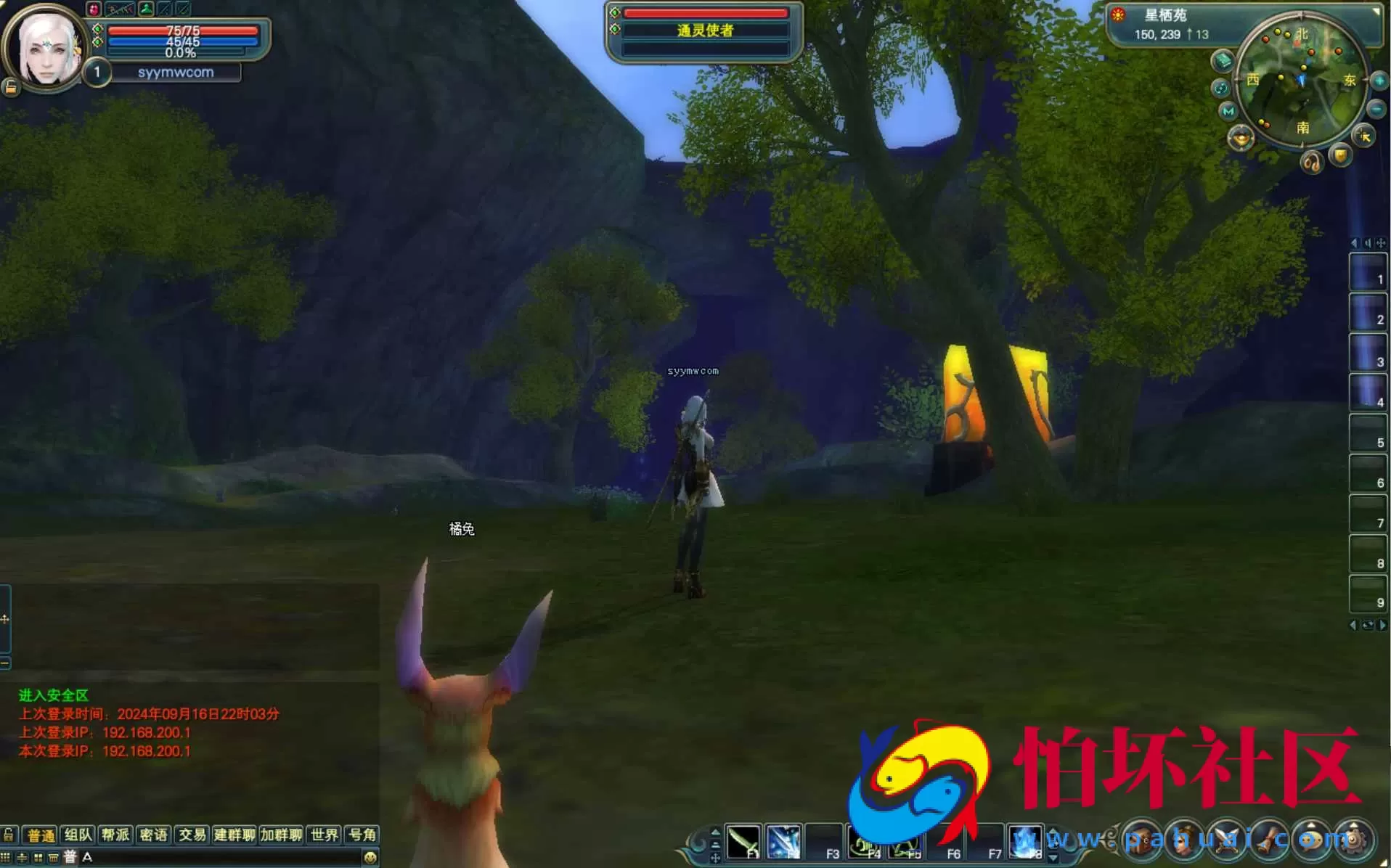The image size is (1391, 868).
Task: Zoom in the minimap with plus button
Action: pyautogui.click(x=1379, y=81)
